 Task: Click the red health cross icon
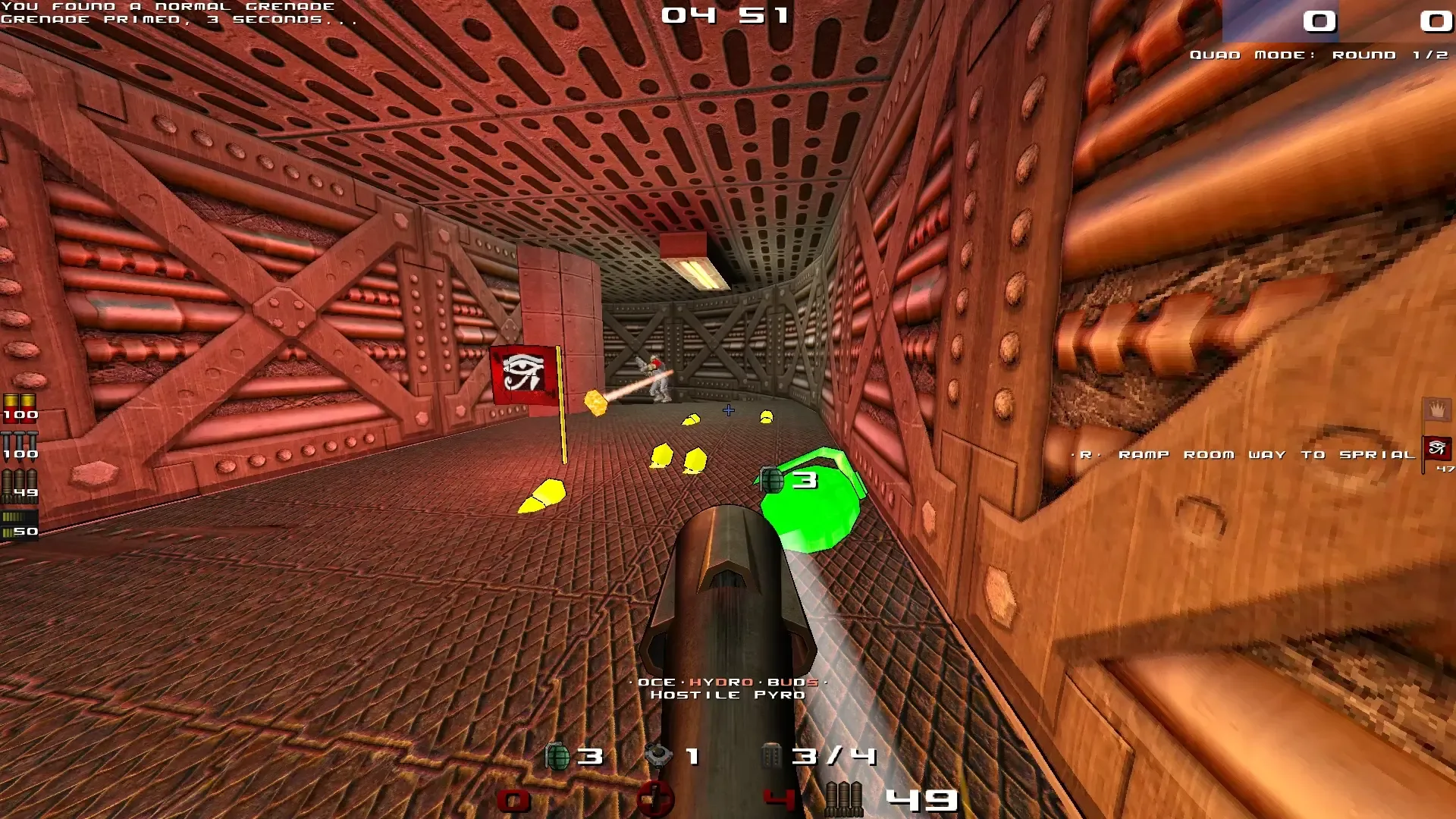(657, 799)
